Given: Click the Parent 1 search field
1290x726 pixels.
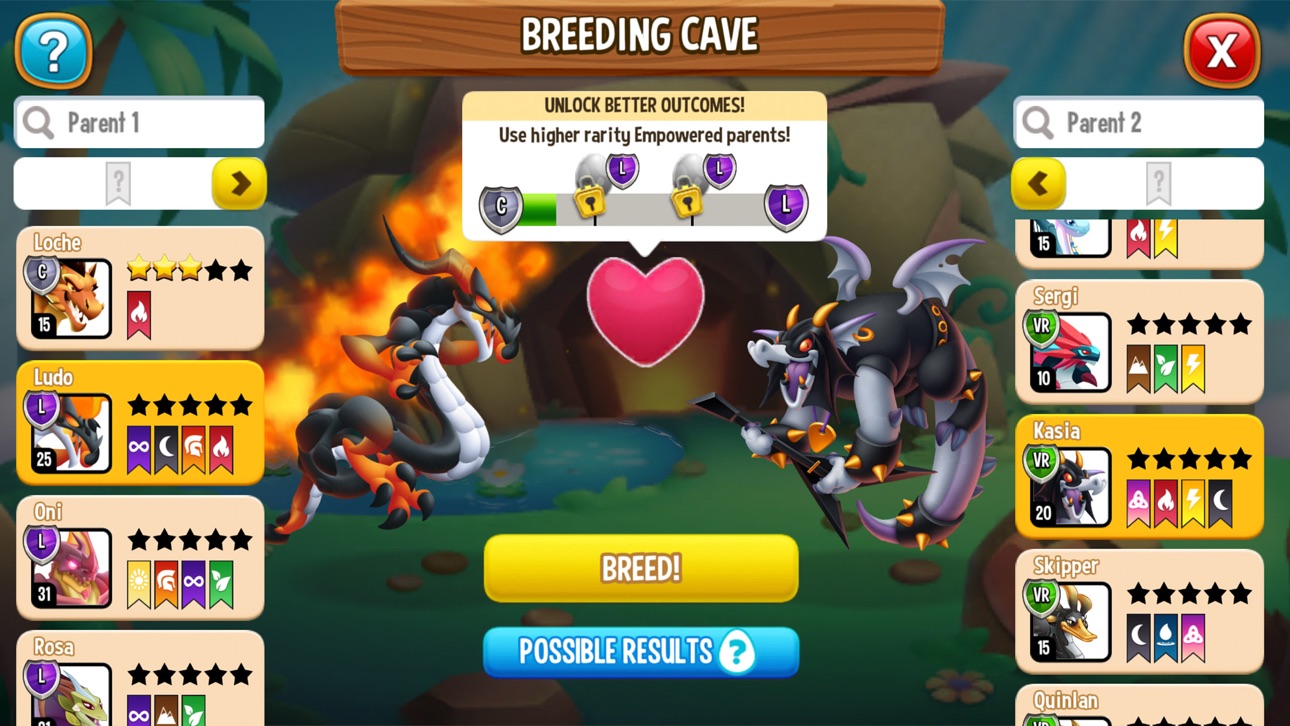Looking at the screenshot, I should pyautogui.click(x=140, y=122).
